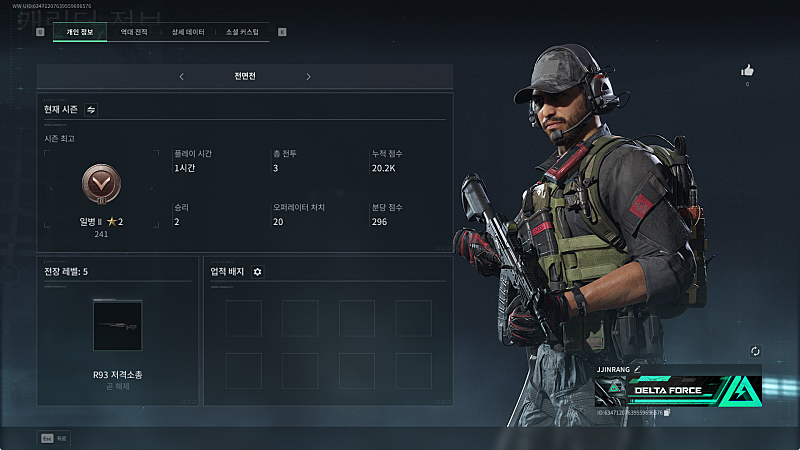
Task: Switch to the 소셜 커스텀 tab
Action: (242, 32)
